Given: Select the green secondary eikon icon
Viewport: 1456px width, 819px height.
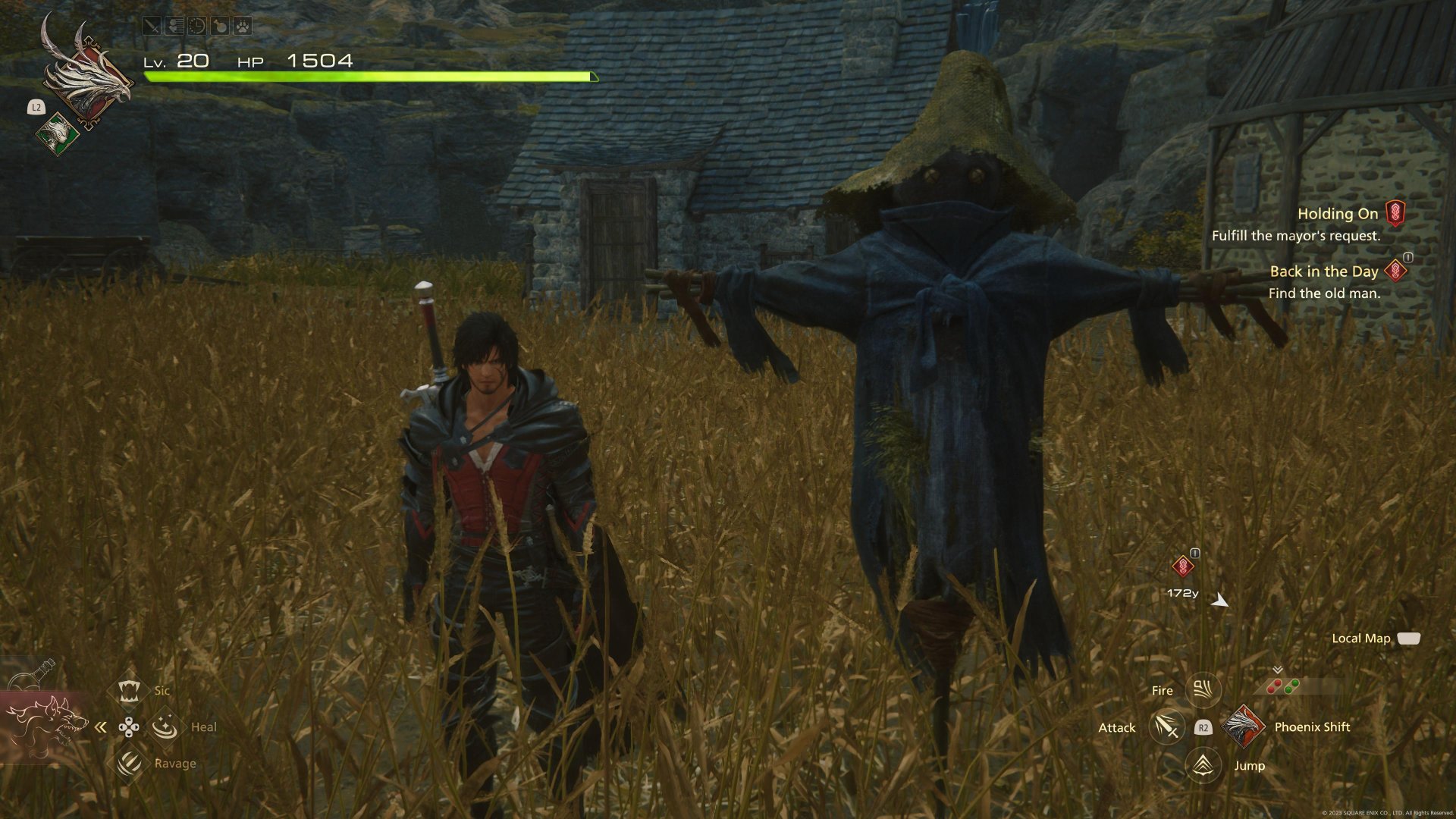Looking at the screenshot, I should click(57, 134).
